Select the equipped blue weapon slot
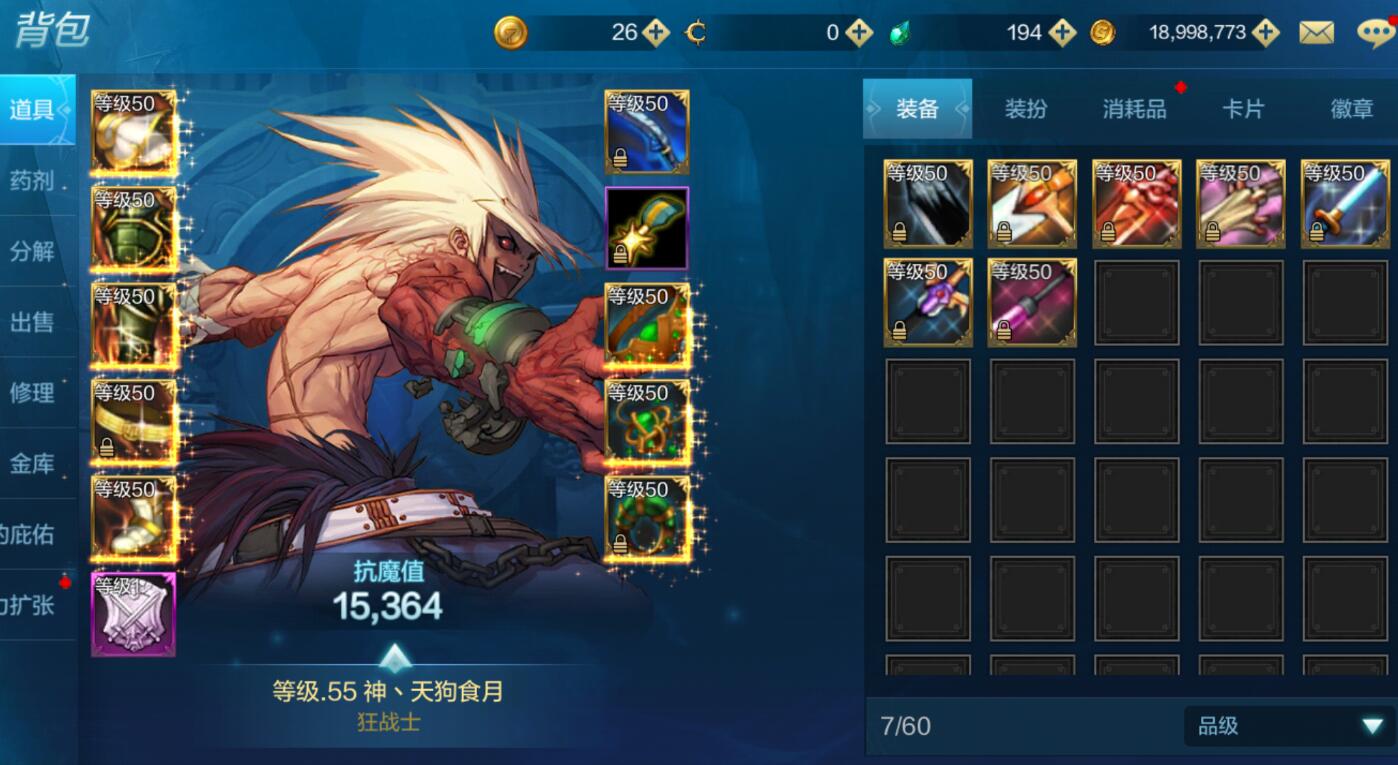The image size is (1398, 765). 647,130
